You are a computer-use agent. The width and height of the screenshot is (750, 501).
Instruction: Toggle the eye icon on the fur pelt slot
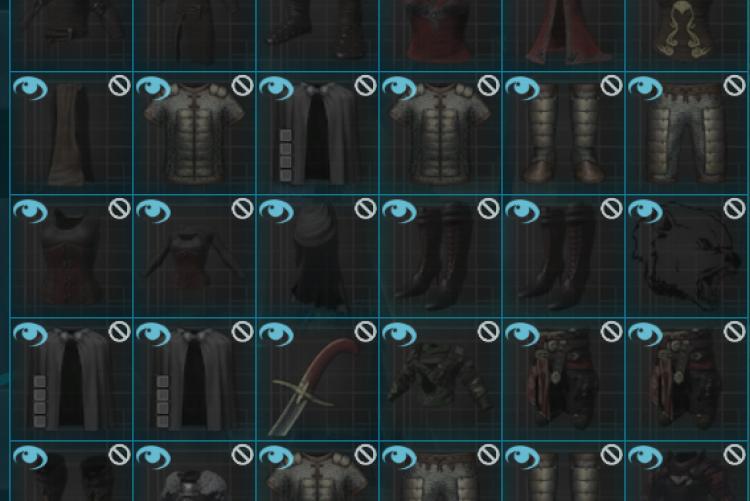pos(645,211)
